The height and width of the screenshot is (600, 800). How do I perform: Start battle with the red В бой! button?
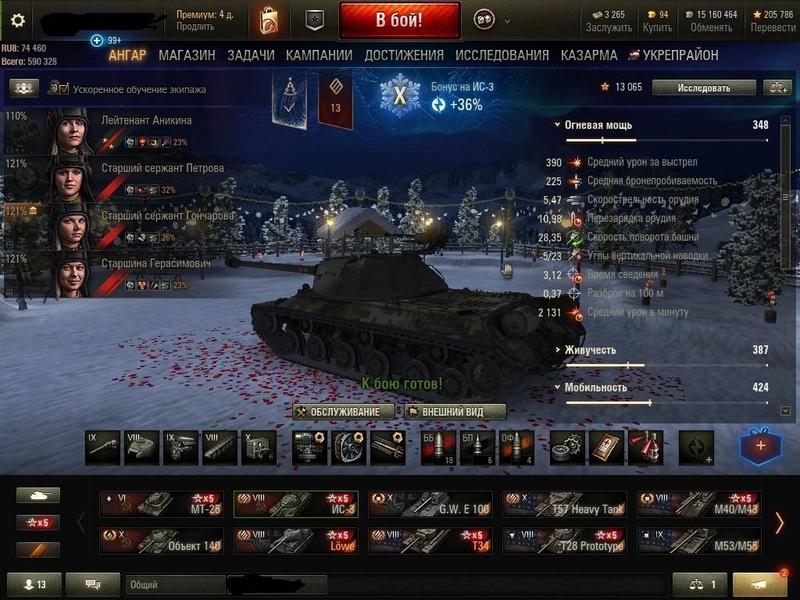[399, 20]
